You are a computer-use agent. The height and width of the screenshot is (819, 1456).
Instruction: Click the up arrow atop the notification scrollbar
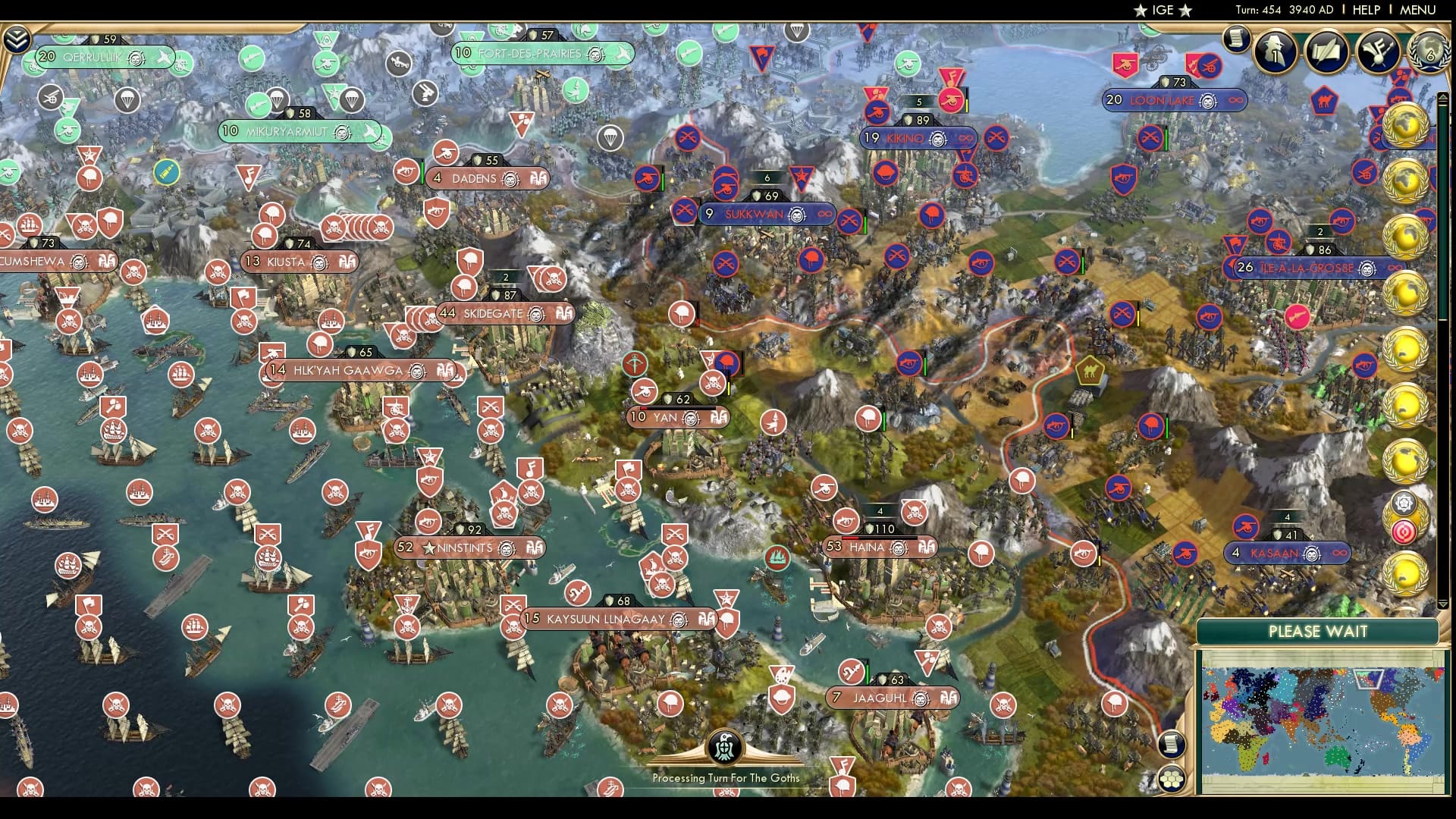1442,97
